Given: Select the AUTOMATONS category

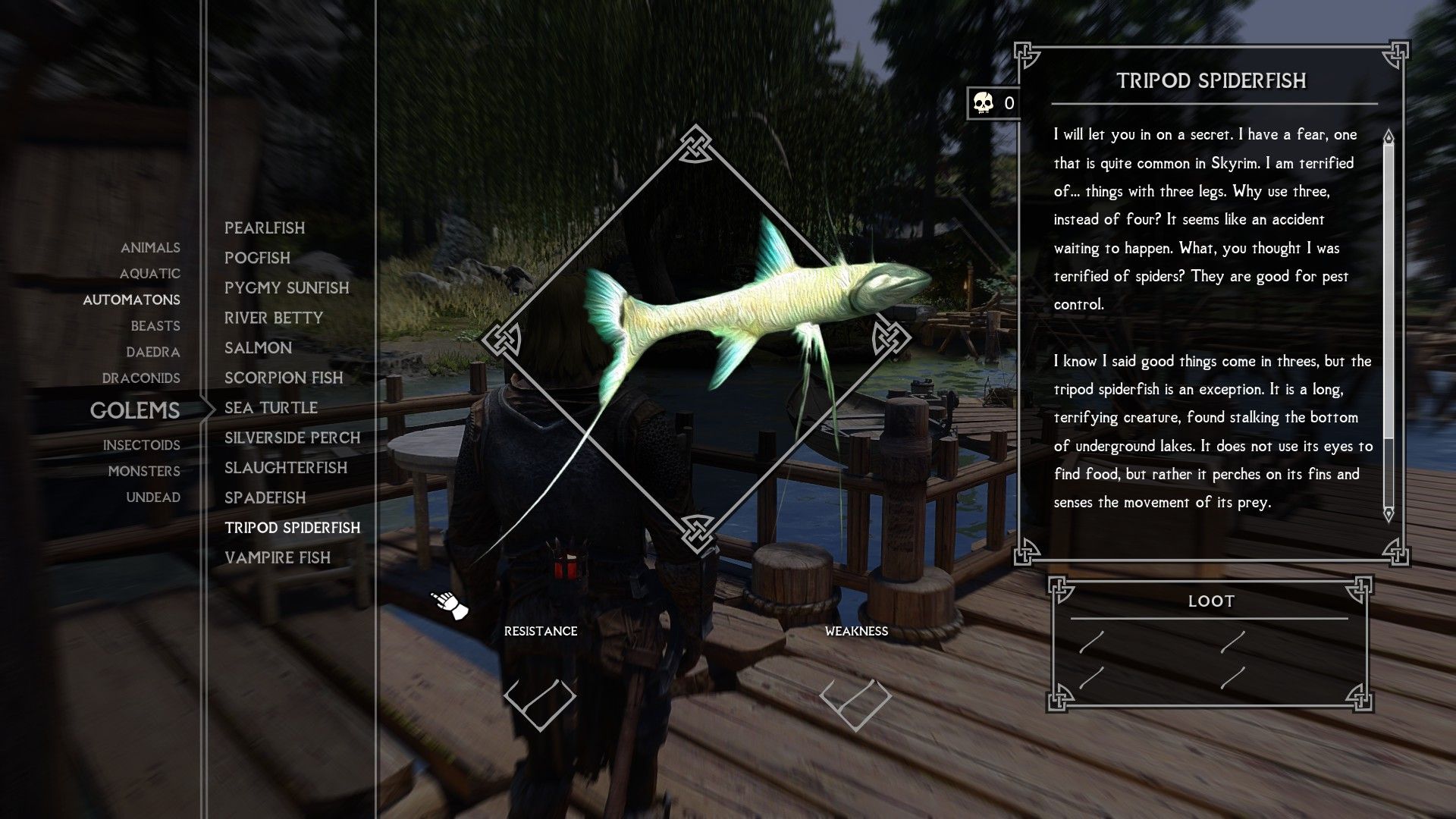Looking at the screenshot, I should tap(132, 300).
